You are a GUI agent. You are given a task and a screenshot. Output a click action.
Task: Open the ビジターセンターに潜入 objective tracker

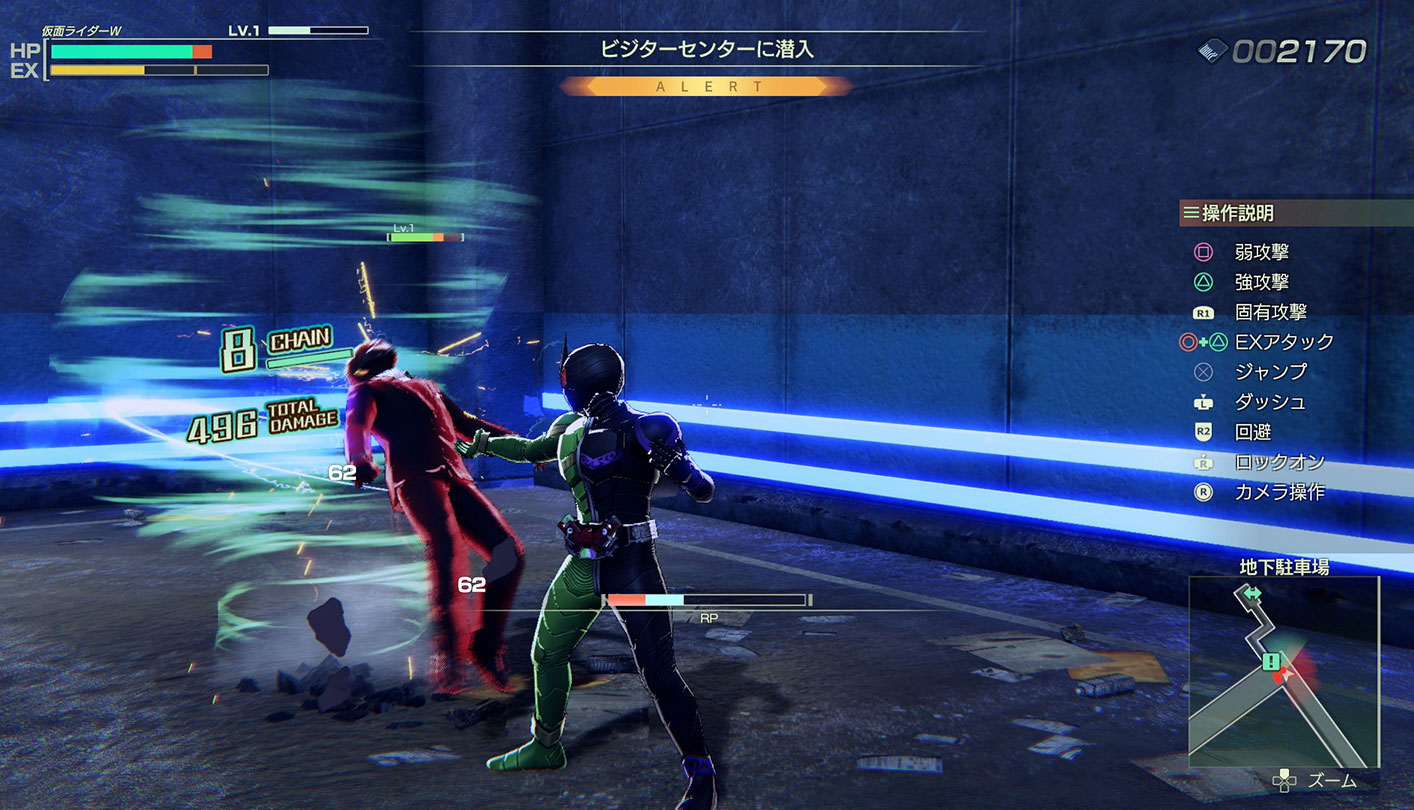click(x=706, y=49)
